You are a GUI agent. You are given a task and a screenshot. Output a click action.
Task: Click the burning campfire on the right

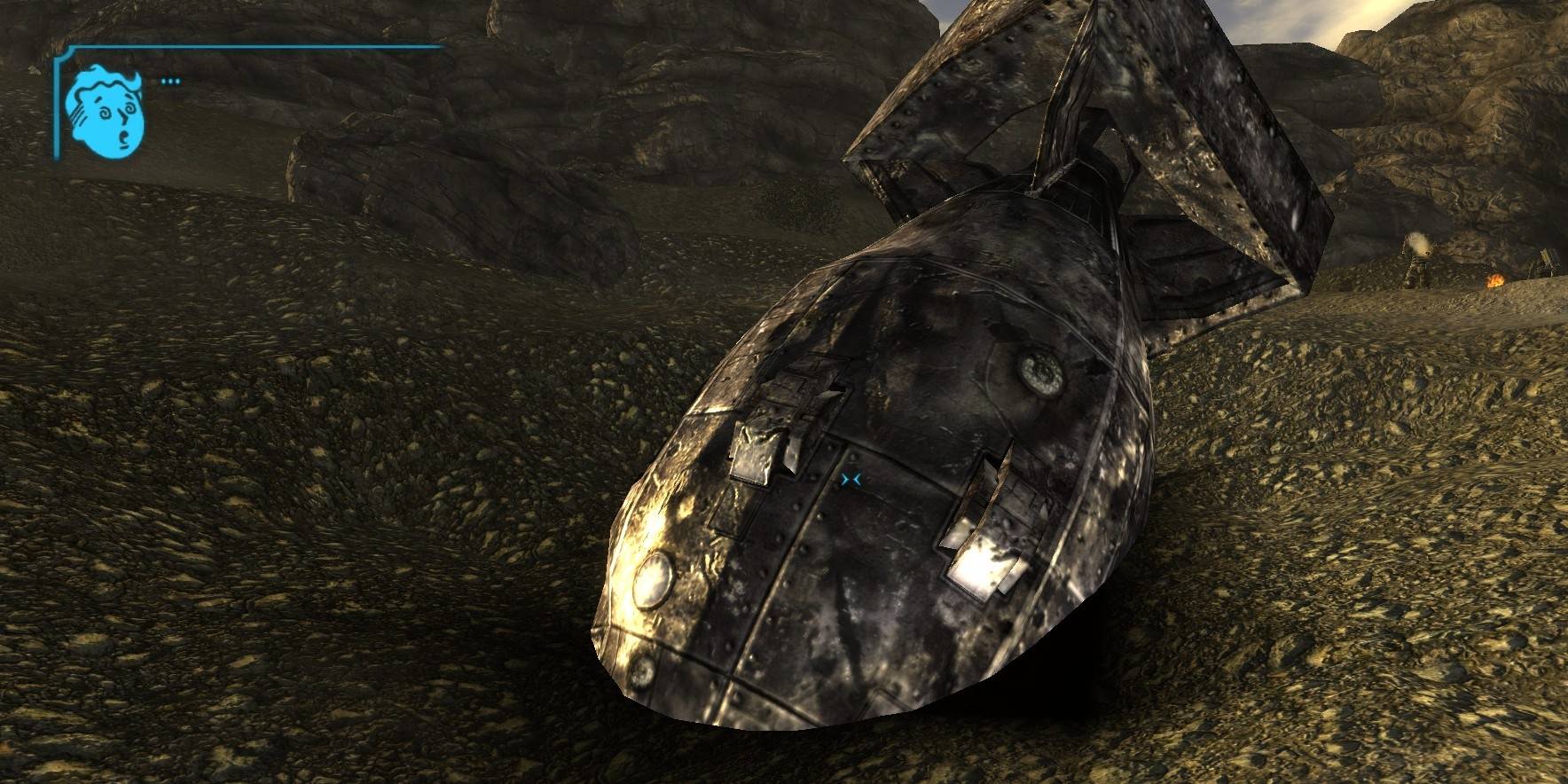tap(1496, 280)
